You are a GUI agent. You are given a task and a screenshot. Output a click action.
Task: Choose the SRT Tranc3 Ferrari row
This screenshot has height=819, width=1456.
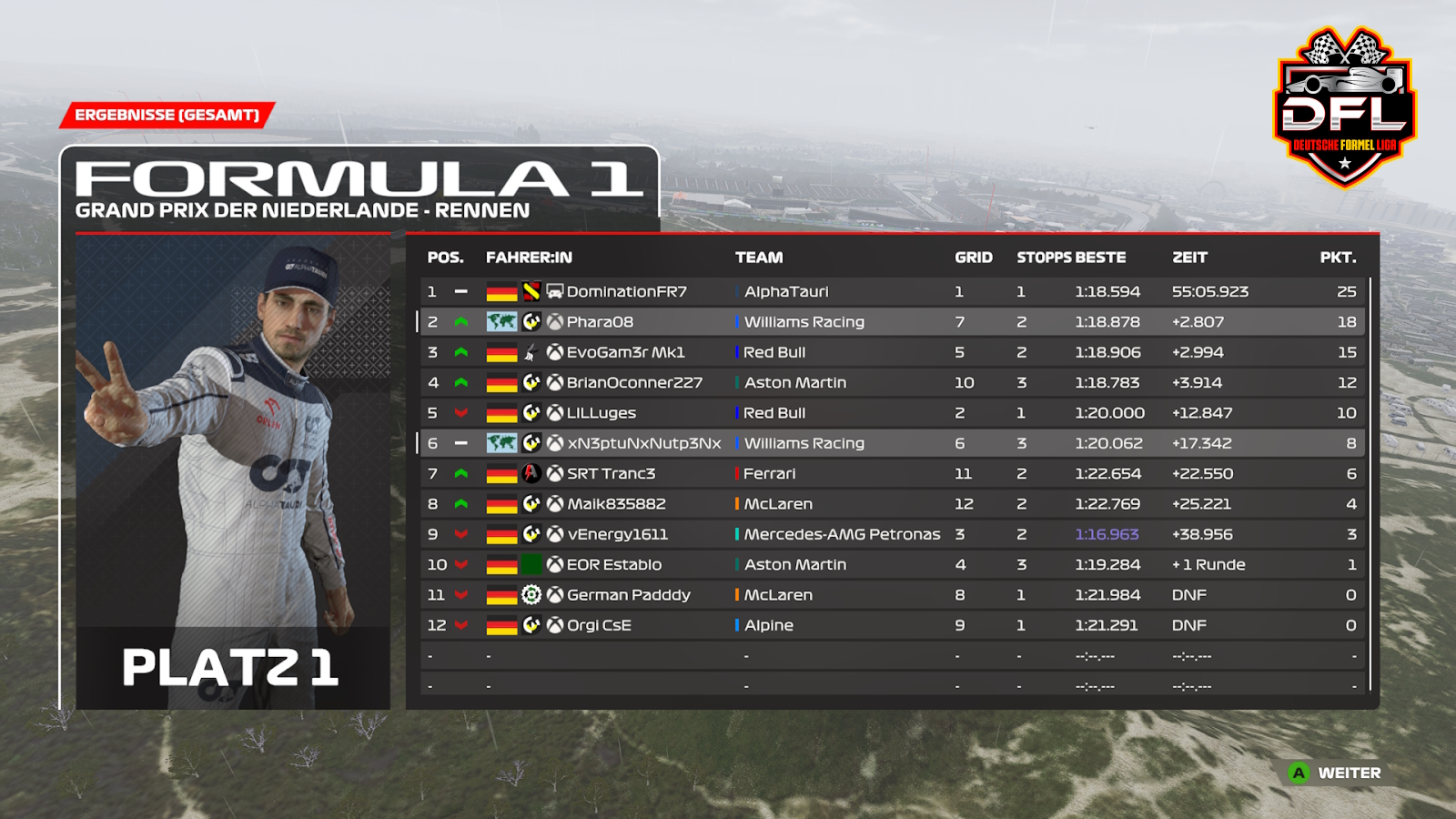[x=611, y=474]
